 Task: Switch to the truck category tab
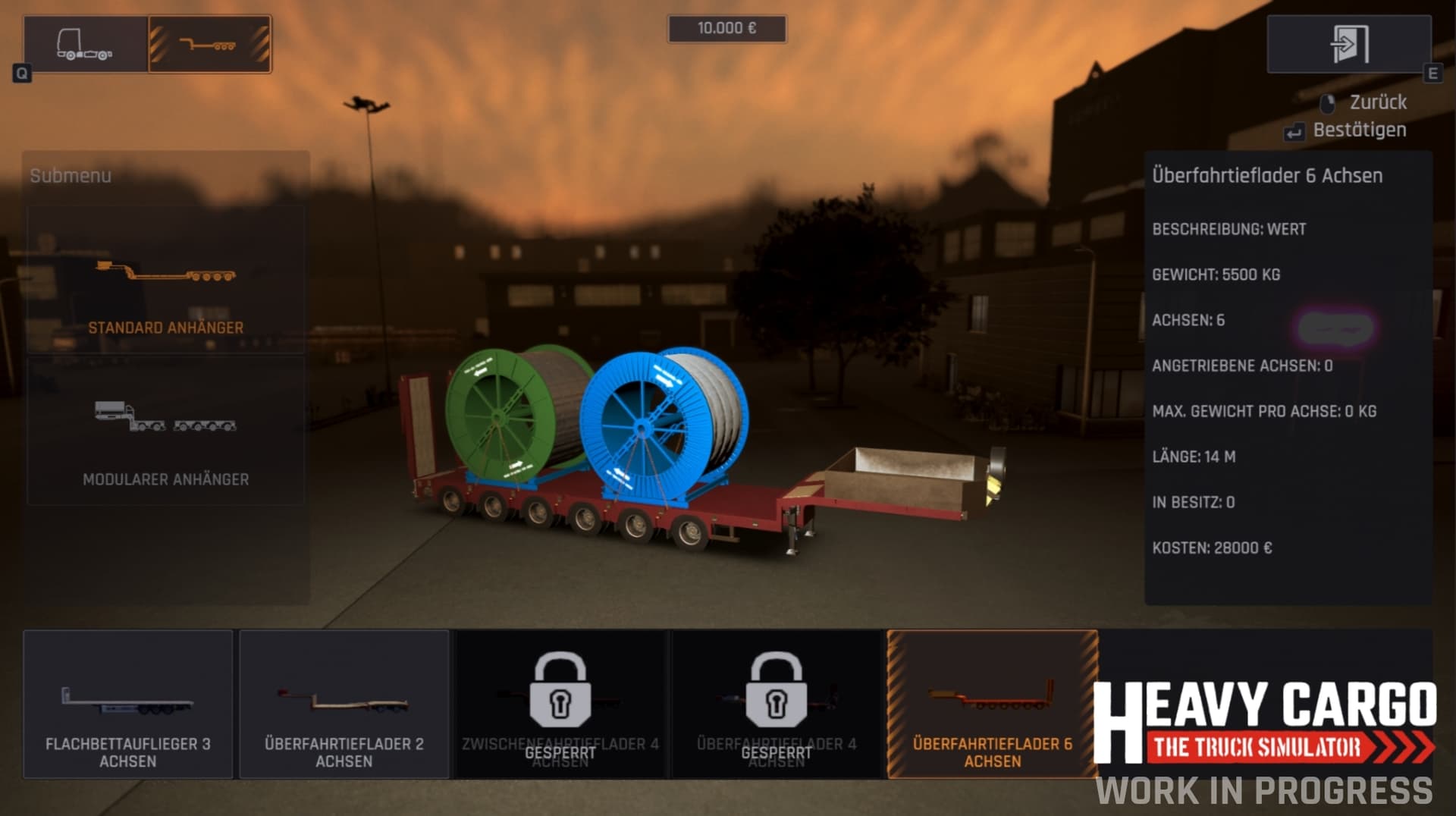[86, 44]
